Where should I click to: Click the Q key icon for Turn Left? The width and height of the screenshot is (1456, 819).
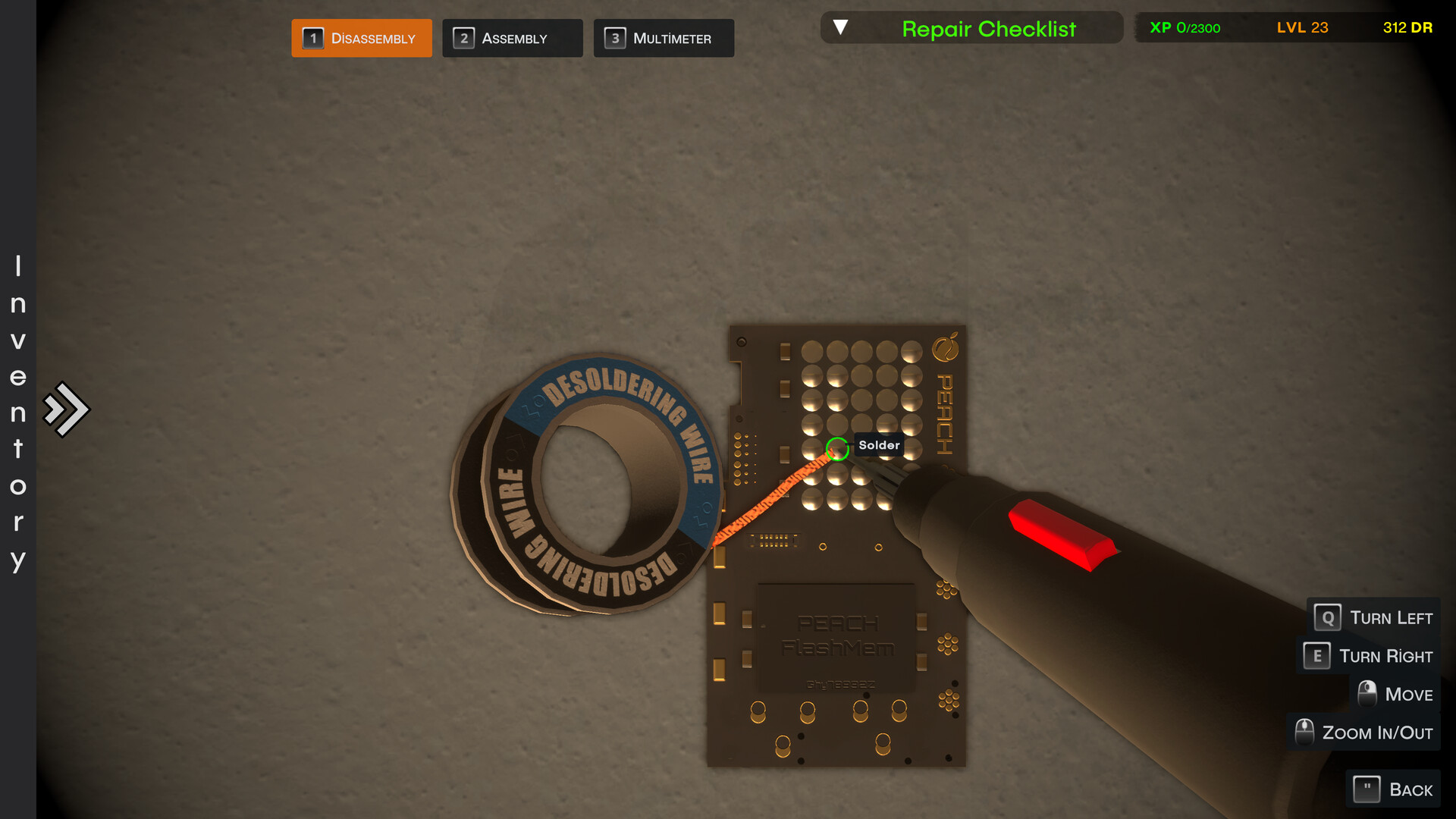click(x=1326, y=617)
